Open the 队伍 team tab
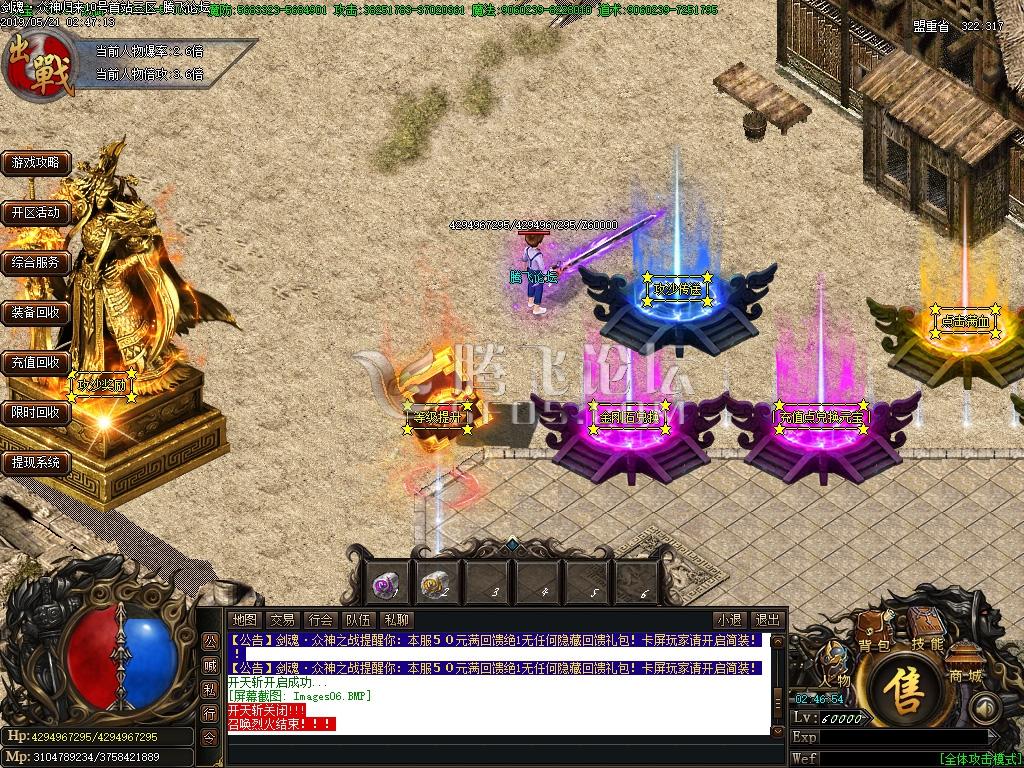Viewport: 1024px width, 768px height. pos(358,620)
